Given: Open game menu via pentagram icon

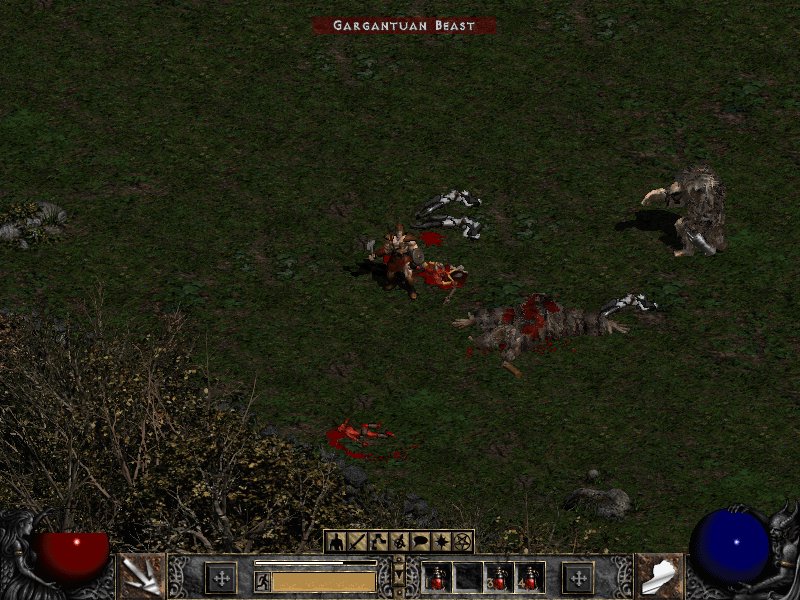Looking at the screenshot, I should tap(461, 541).
